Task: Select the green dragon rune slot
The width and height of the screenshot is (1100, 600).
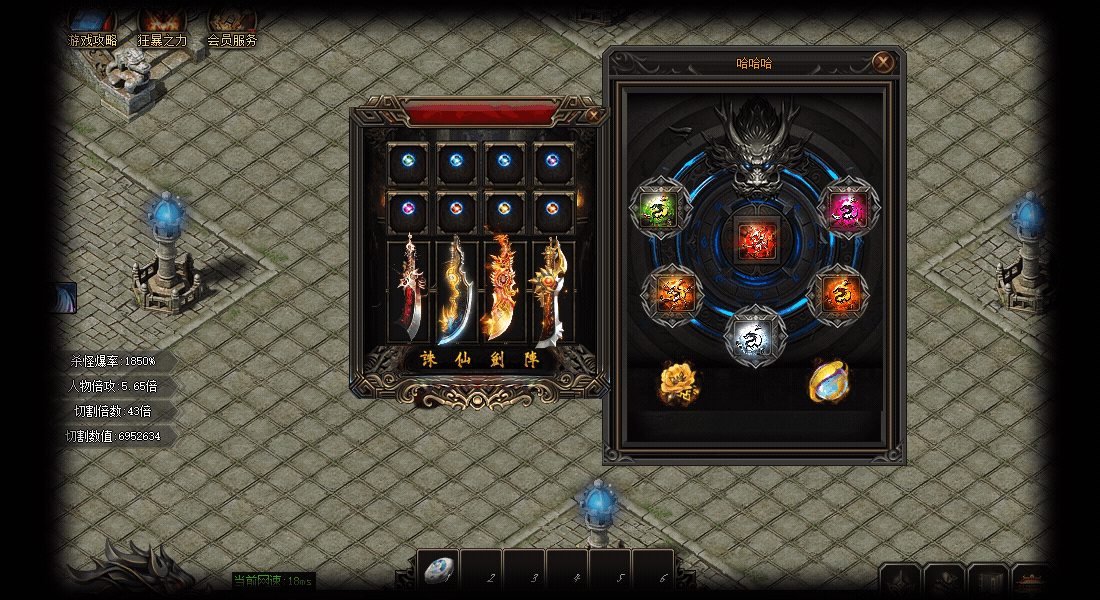Action: 660,208
